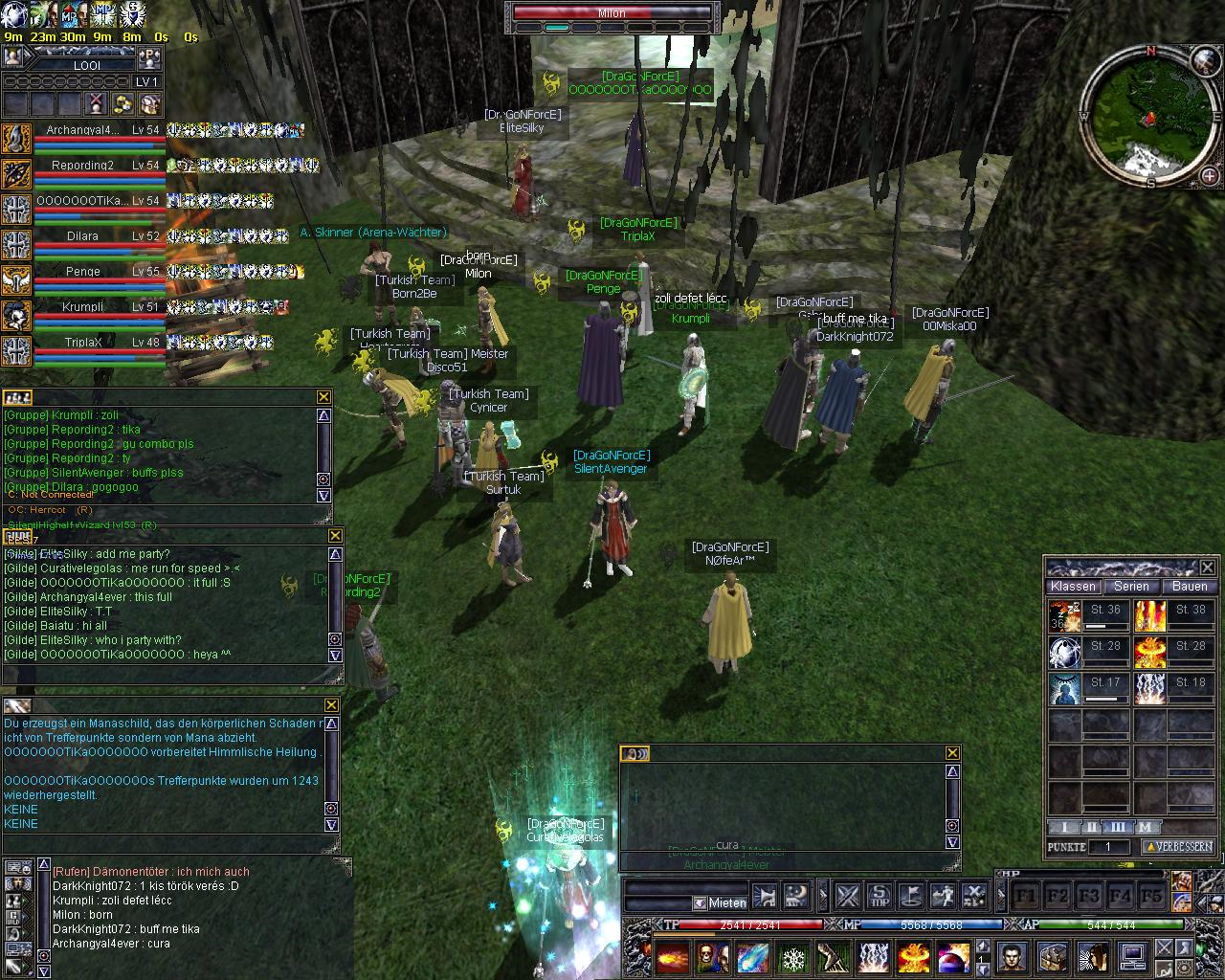
Task: Use the snowflake frost skill
Action: coord(791,956)
